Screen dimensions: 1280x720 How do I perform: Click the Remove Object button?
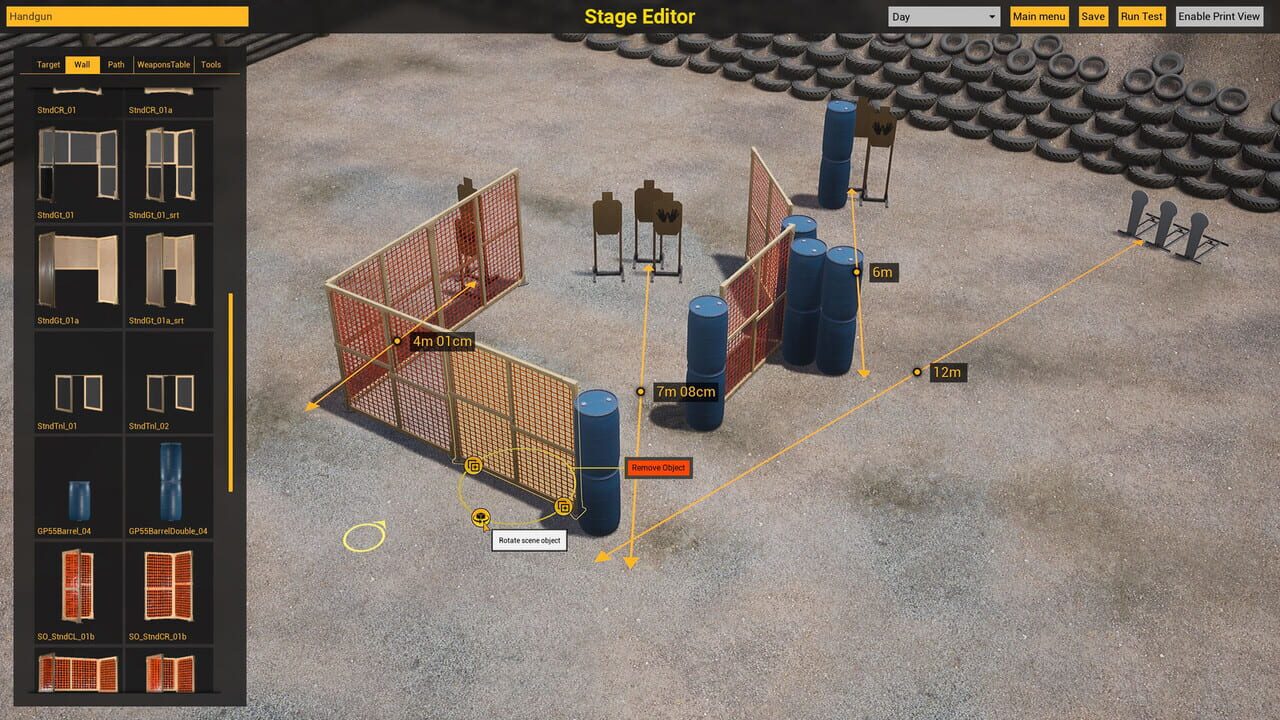[x=657, y=467]
